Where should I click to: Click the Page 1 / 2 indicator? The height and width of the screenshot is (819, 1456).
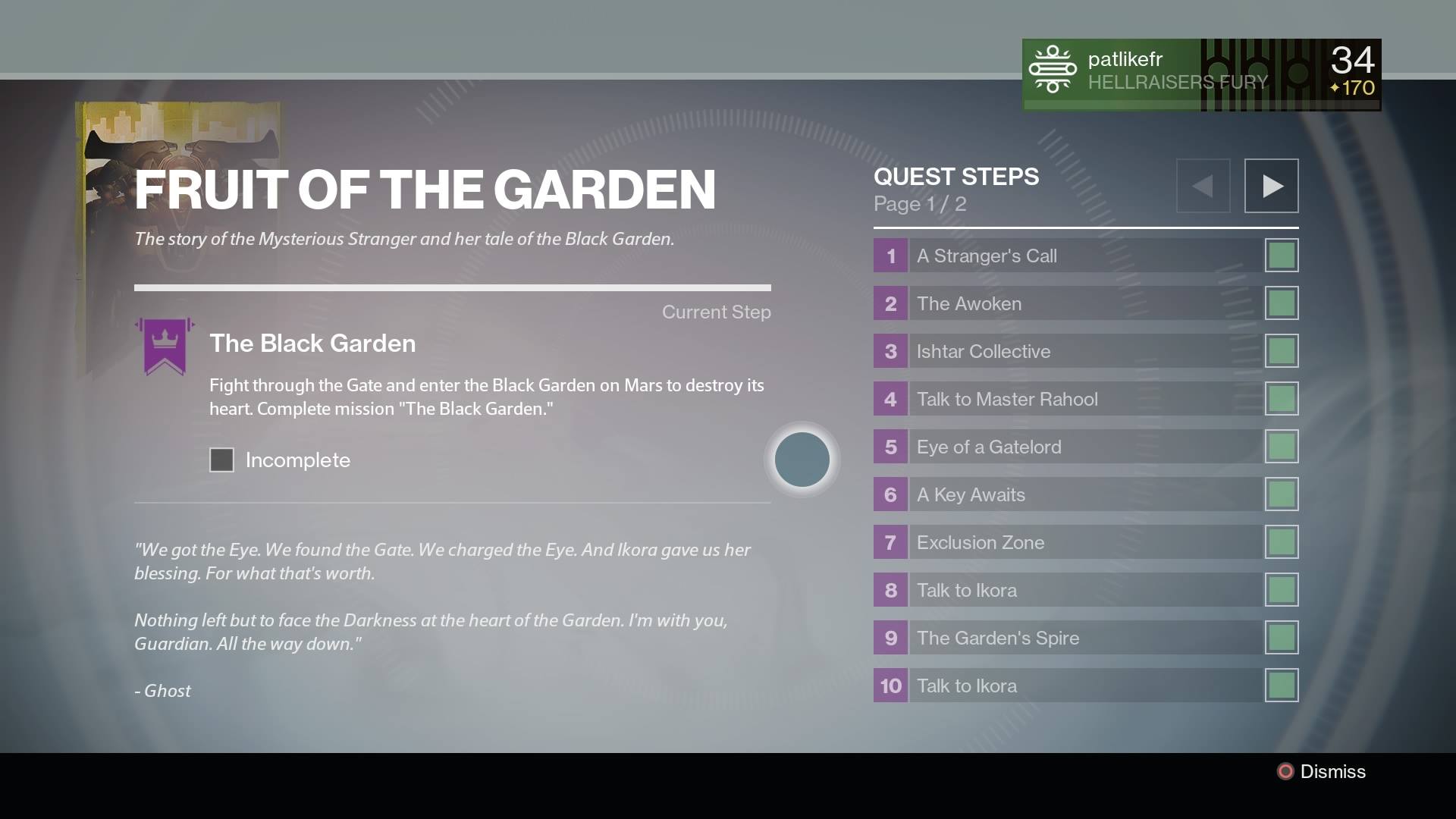pos(920,203)
